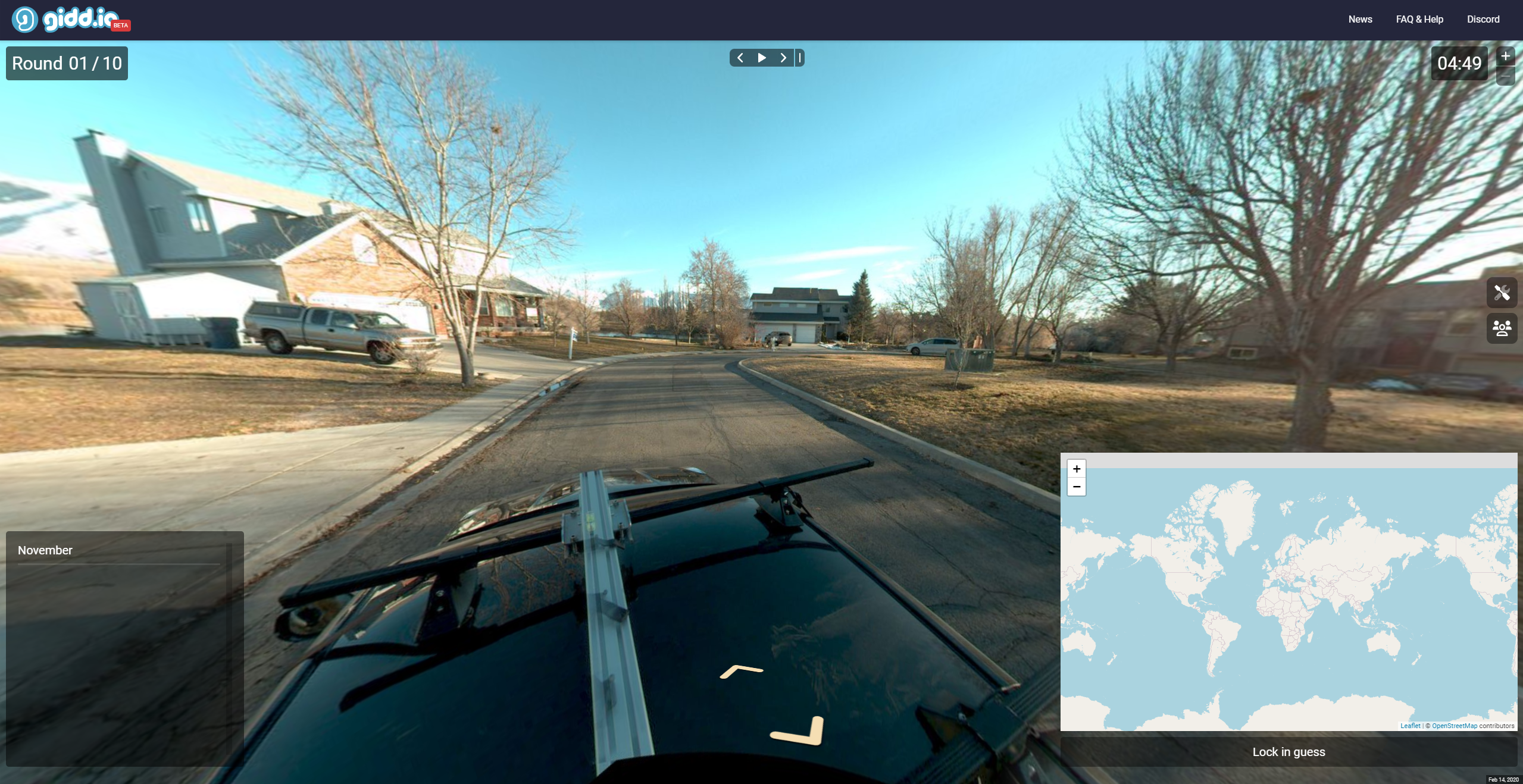Follow the Discord link
The image size is (1523, 784).
[x=1483, y=20]
